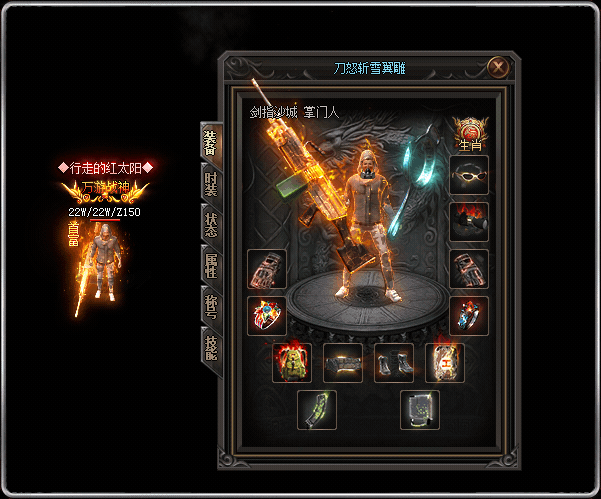
Task: Choose the belt equipment slot
Action: point(343,363)
